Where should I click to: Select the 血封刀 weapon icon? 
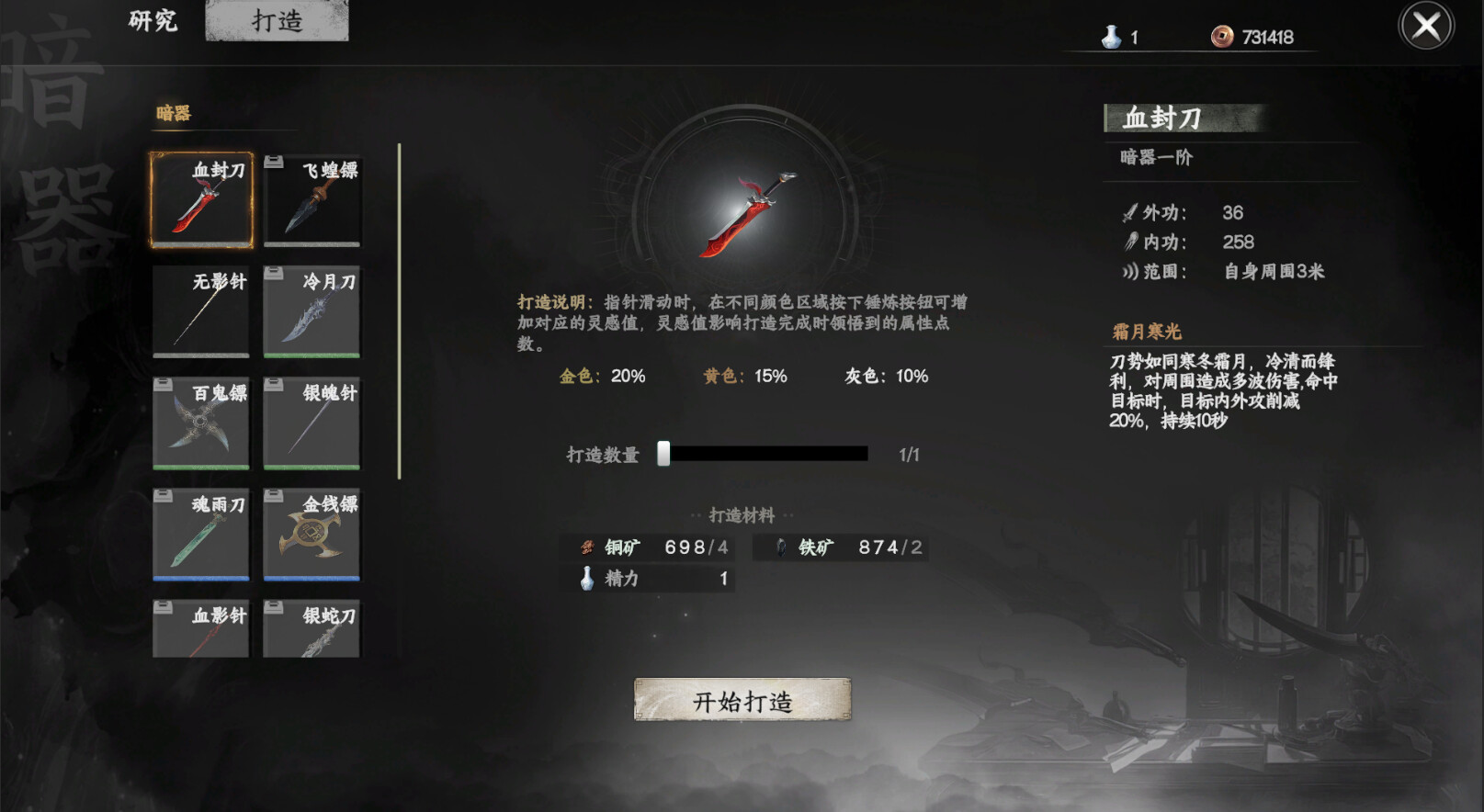tap(199, 200)
